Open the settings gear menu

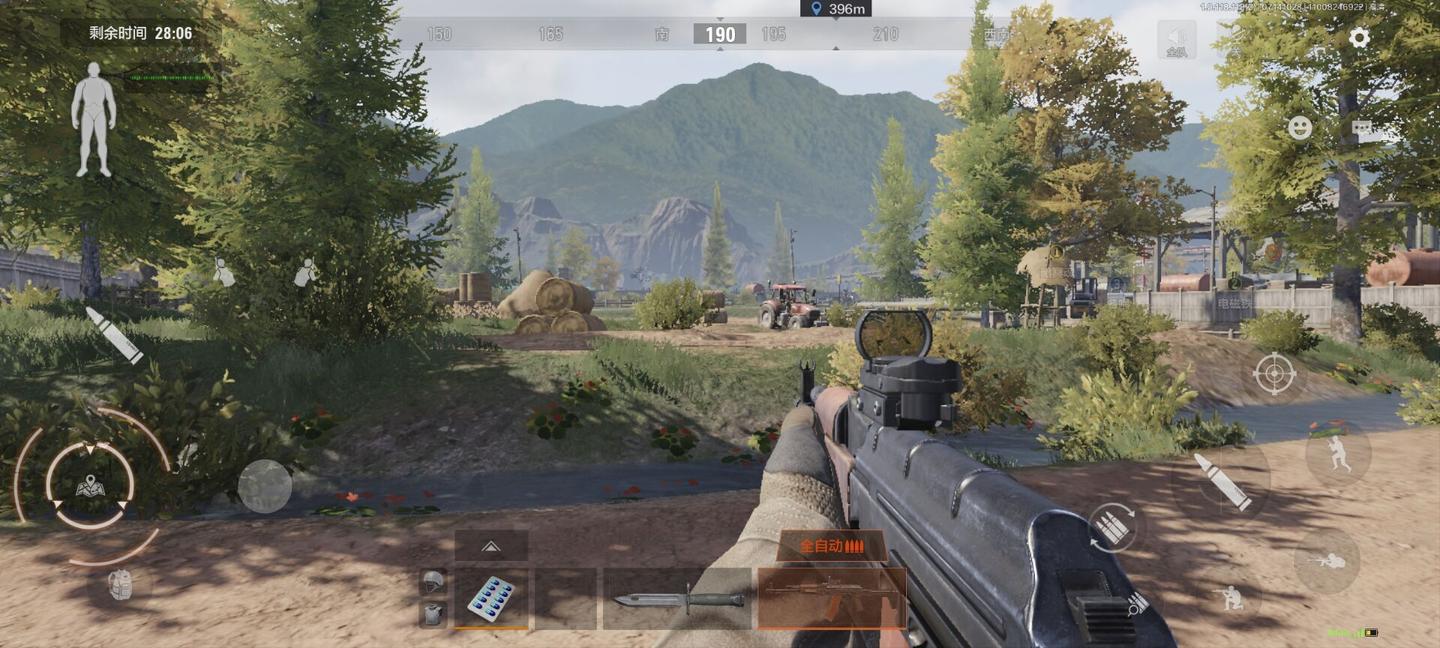point(1359,38)
